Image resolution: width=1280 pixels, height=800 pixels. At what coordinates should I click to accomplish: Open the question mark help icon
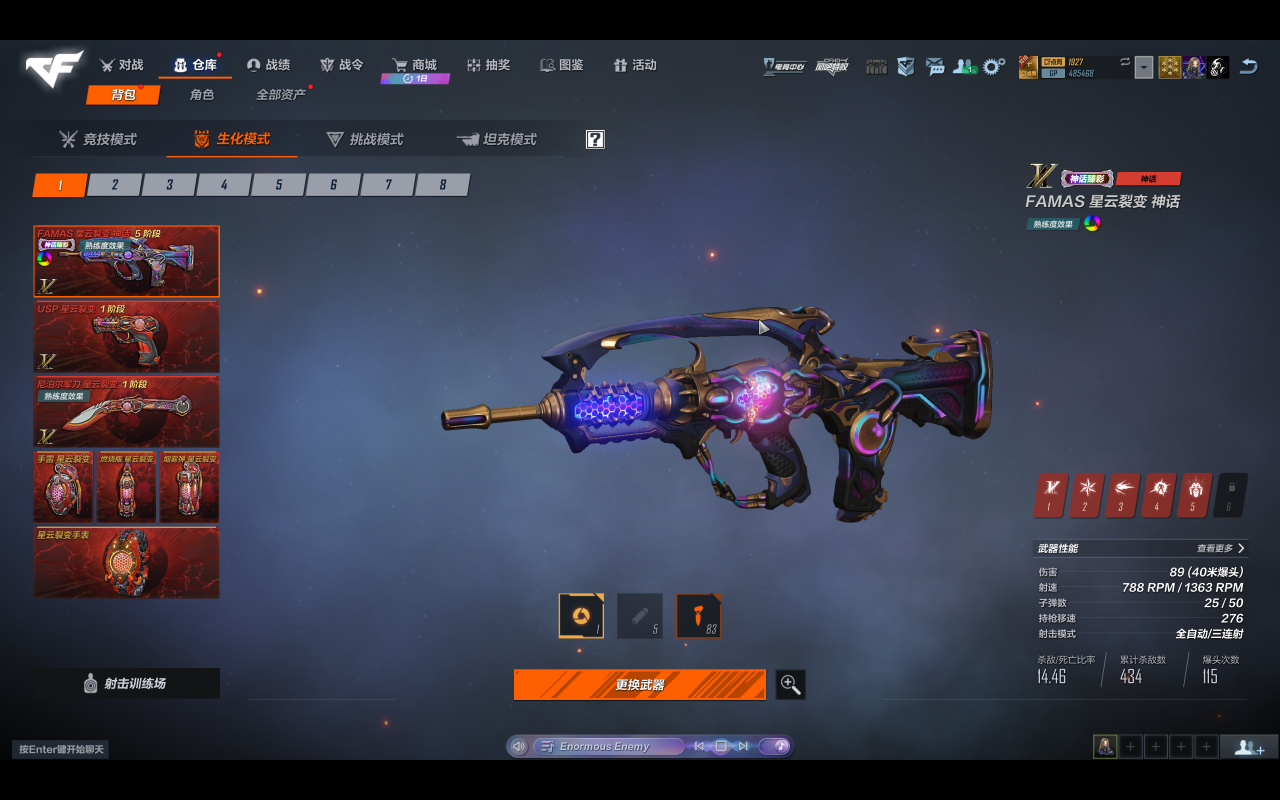(595, 140)
